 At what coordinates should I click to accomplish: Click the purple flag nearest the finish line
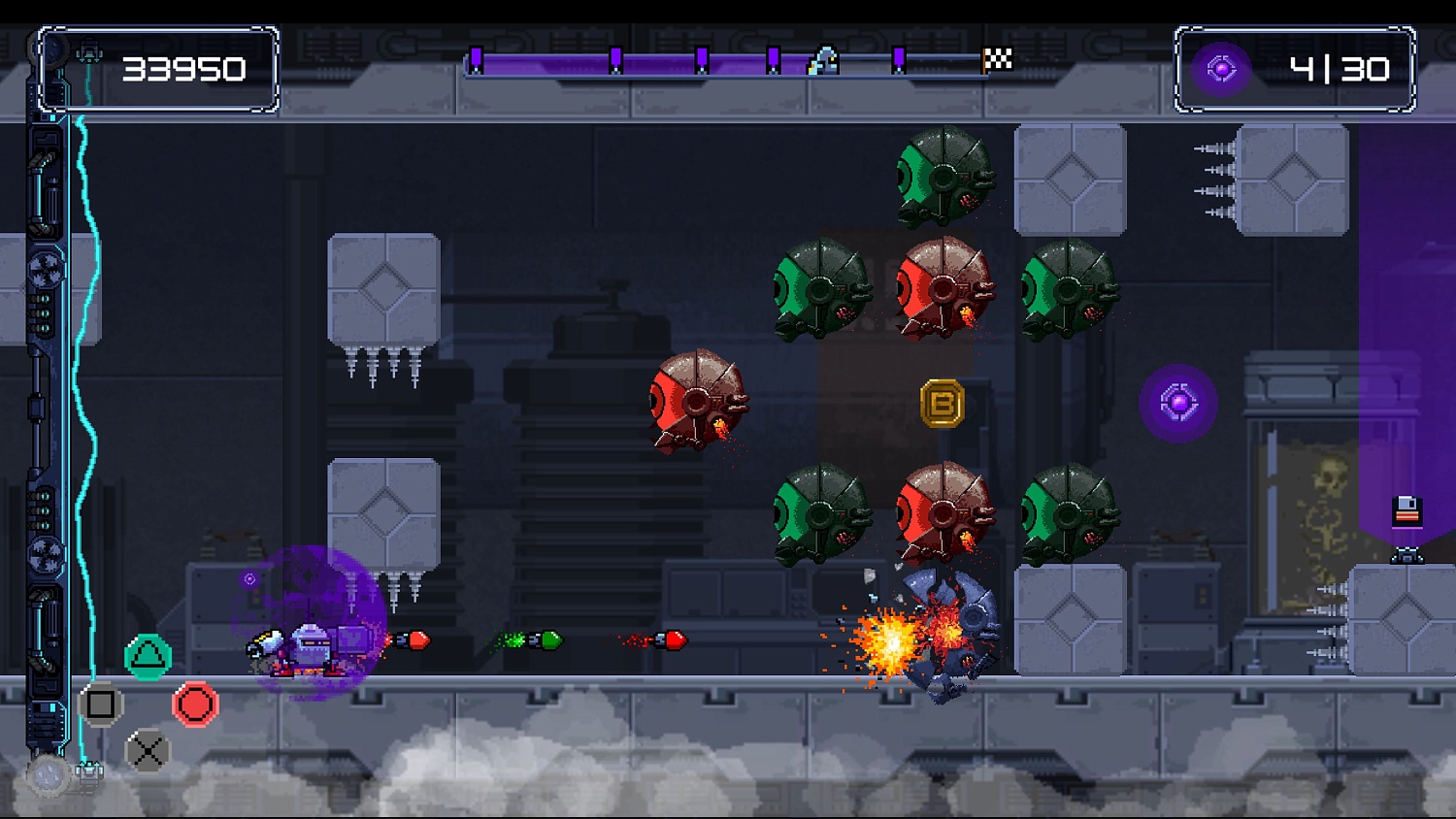tap(898, 58)
